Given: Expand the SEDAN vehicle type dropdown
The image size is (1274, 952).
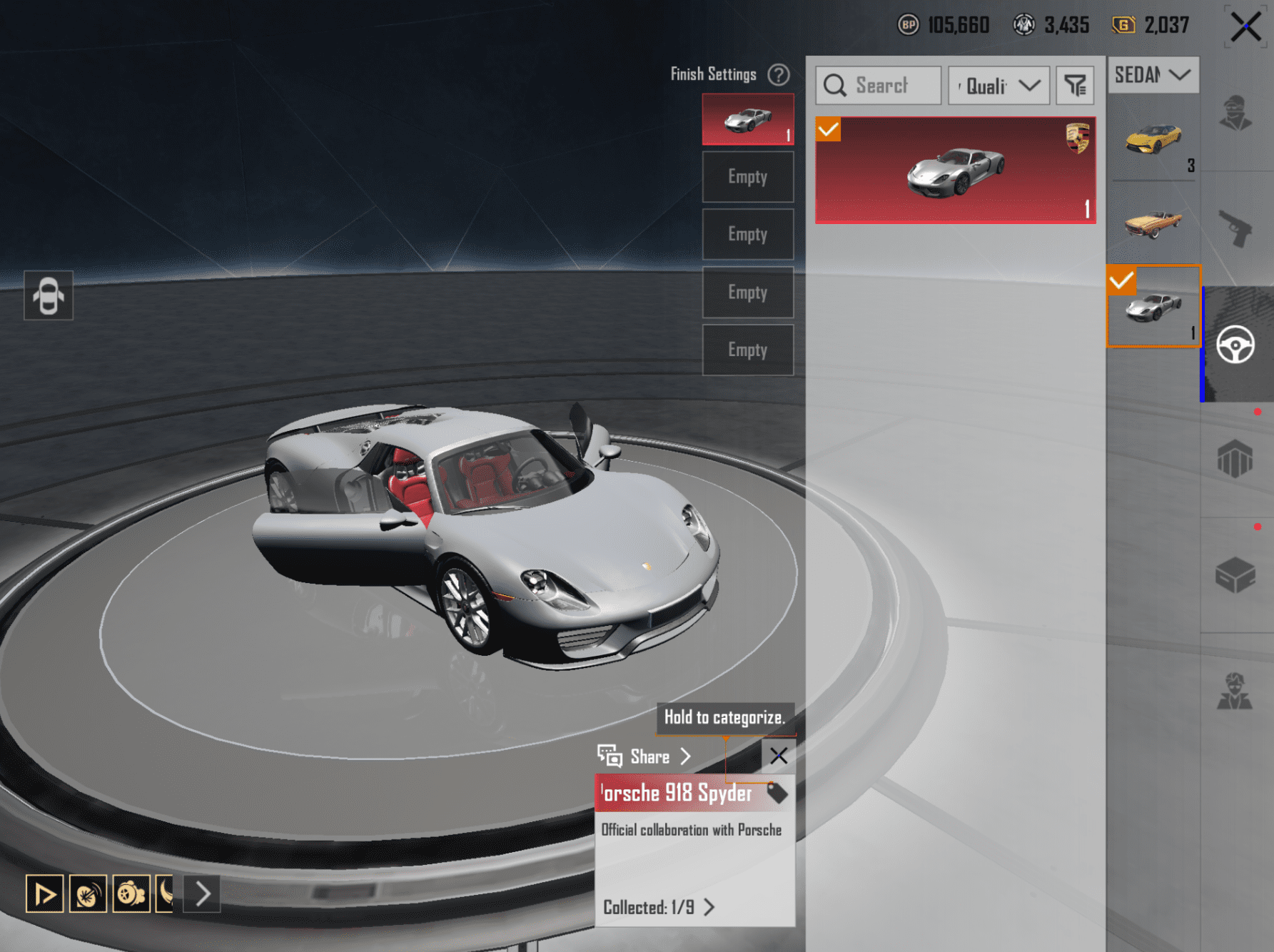Looking at the screenshot, I should (x=1153, y=75).
